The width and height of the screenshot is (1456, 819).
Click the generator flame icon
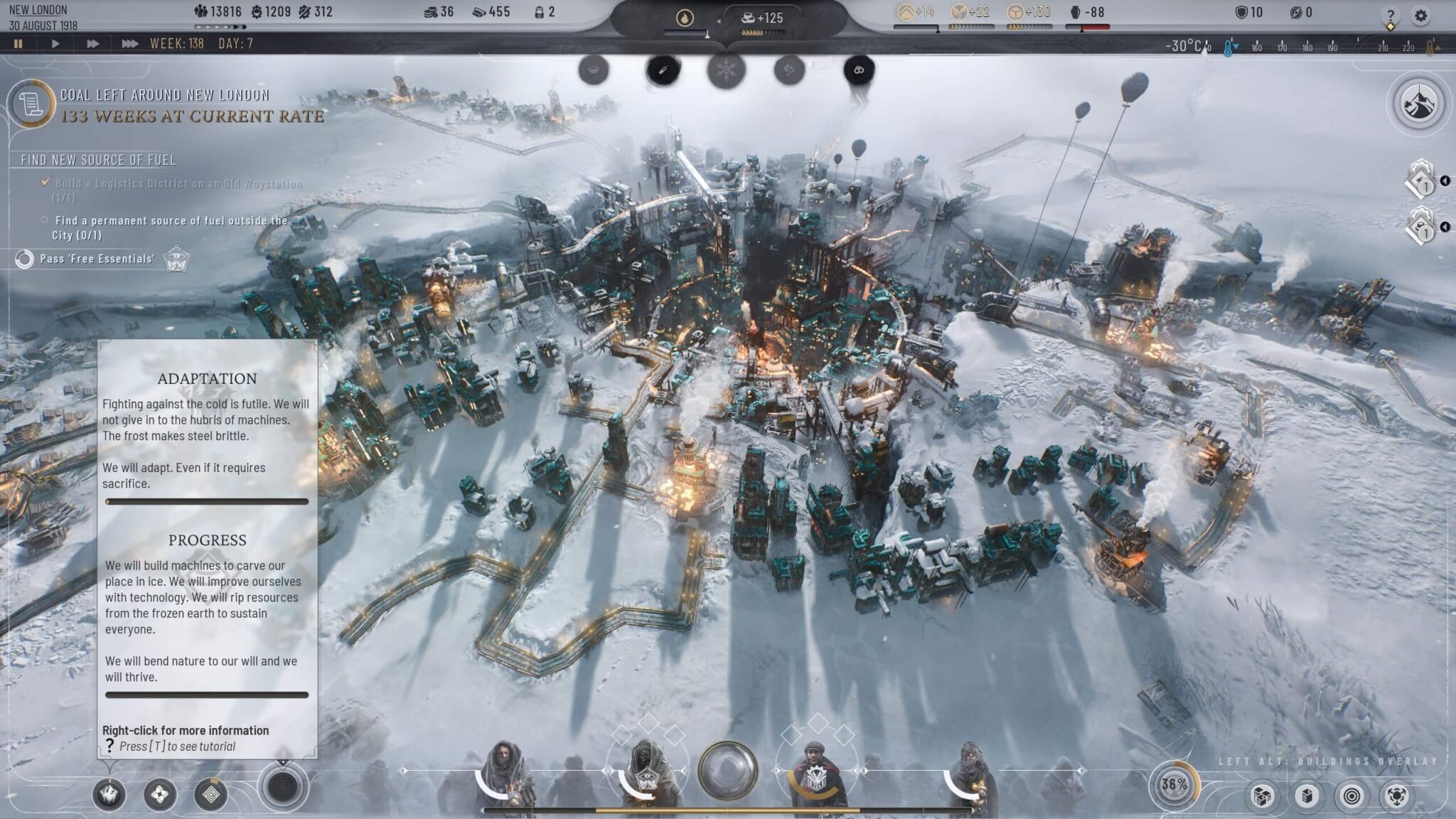pos(685,18)
